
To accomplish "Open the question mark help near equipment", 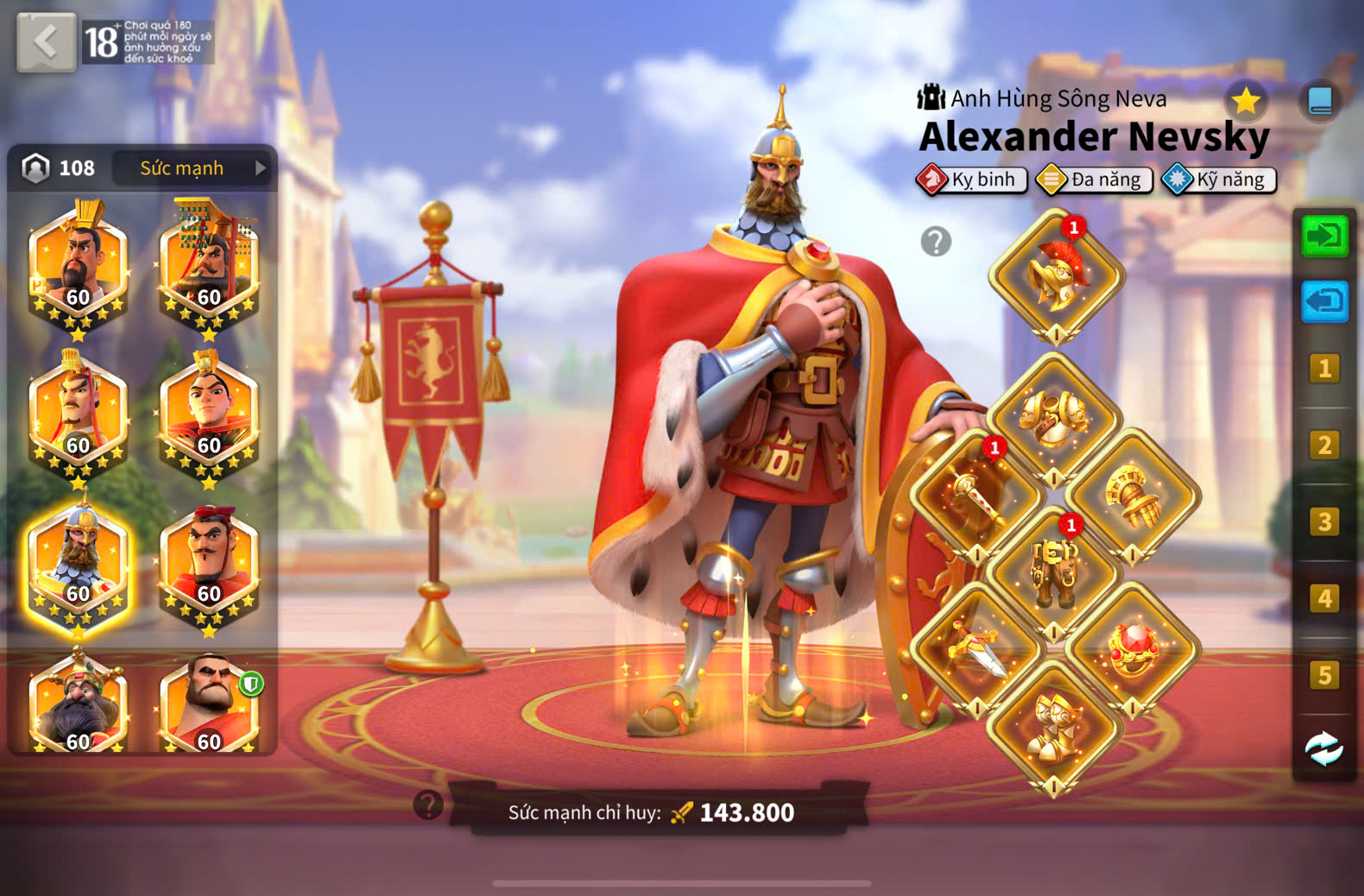I will pyautogui.click(x=936, y=242).
